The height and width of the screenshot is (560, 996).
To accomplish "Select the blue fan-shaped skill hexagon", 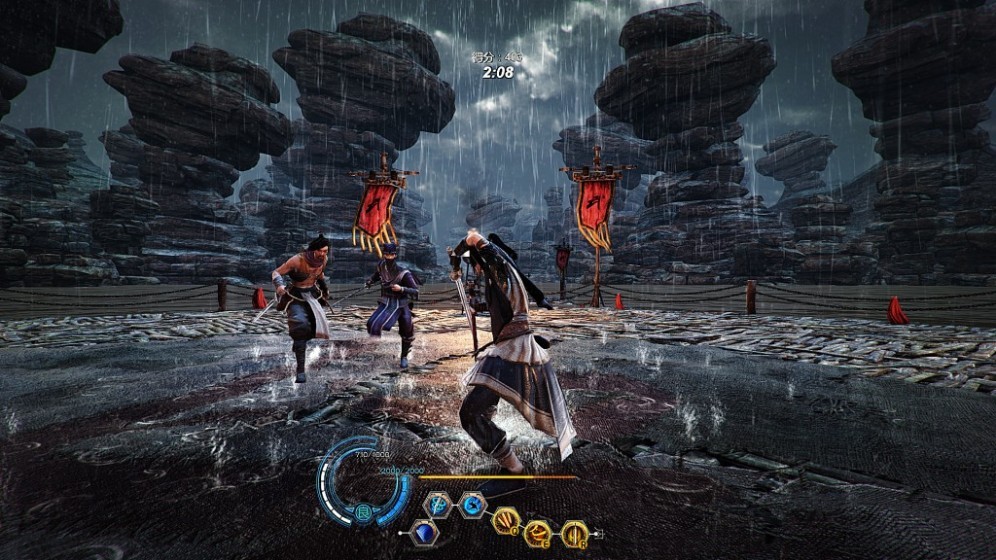I will (424, 533).
